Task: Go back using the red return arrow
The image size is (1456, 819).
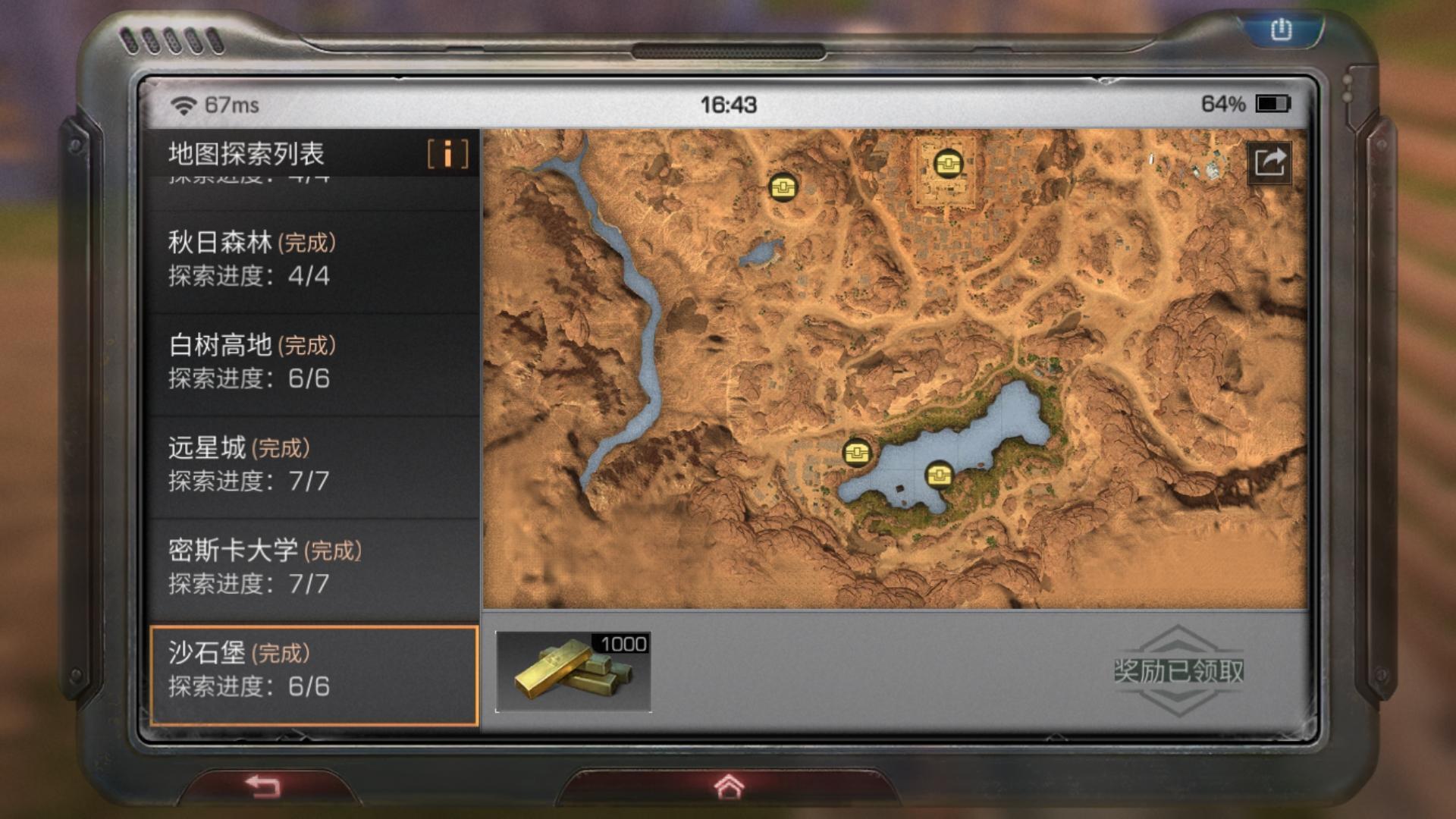Action: pyautogui.click(x=264, y=786)
